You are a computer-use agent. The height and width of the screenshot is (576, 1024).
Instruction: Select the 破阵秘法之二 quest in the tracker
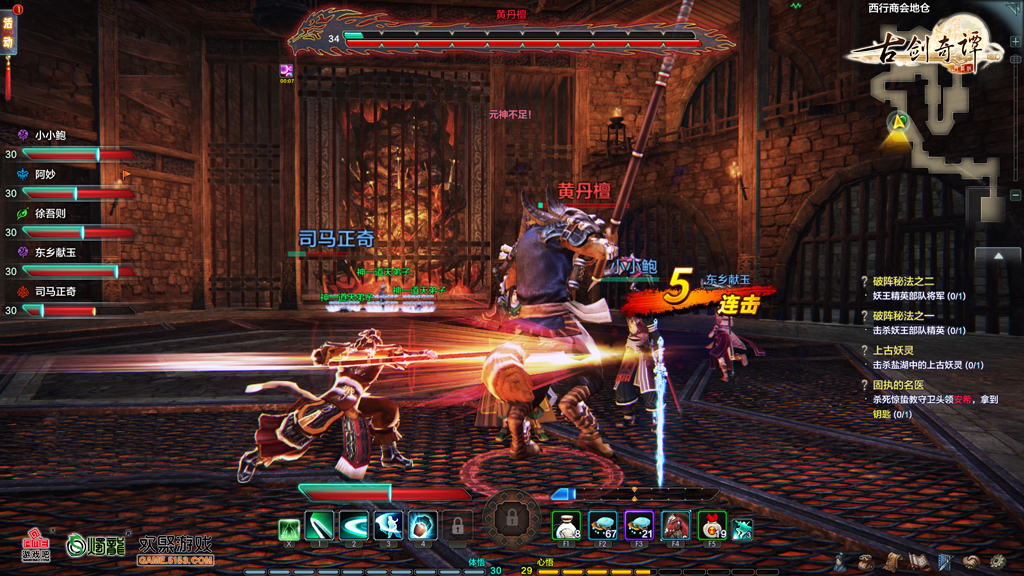click(903, 281)
